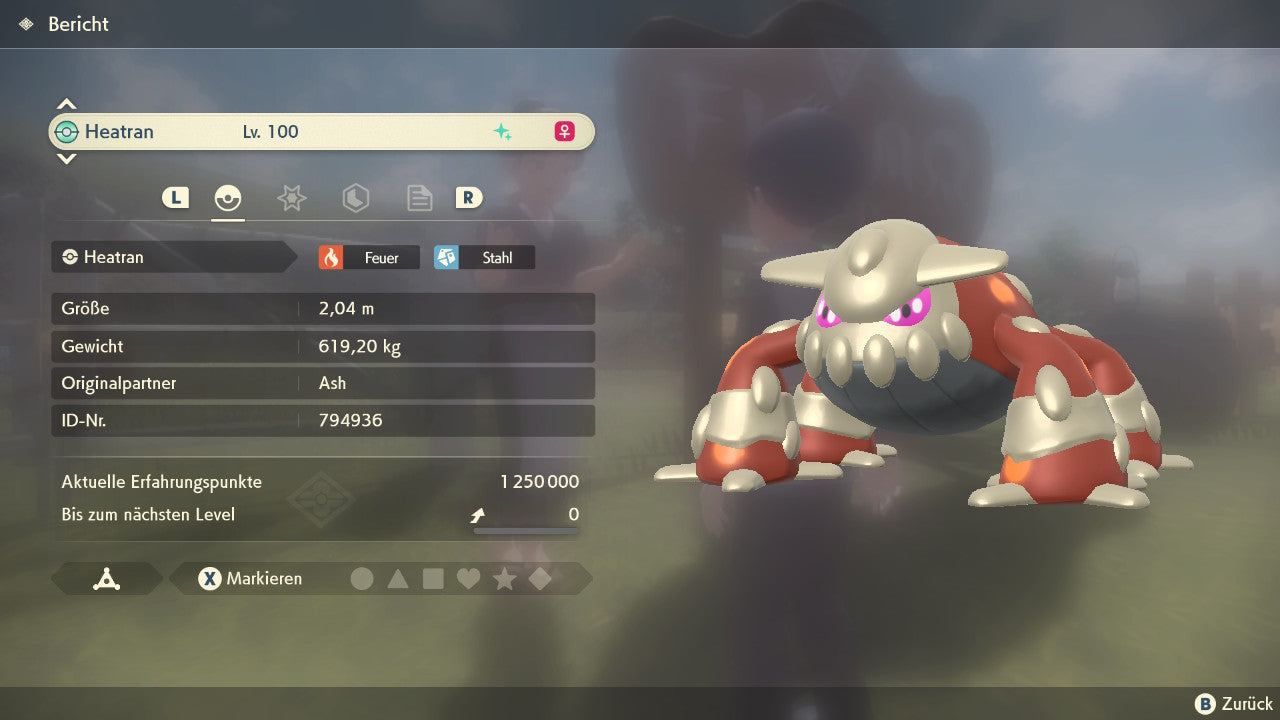Viewport: 1280px width, 720px height.
Task: Select the next Pokémon with the down chevron
Action: [x=66, y=158]
